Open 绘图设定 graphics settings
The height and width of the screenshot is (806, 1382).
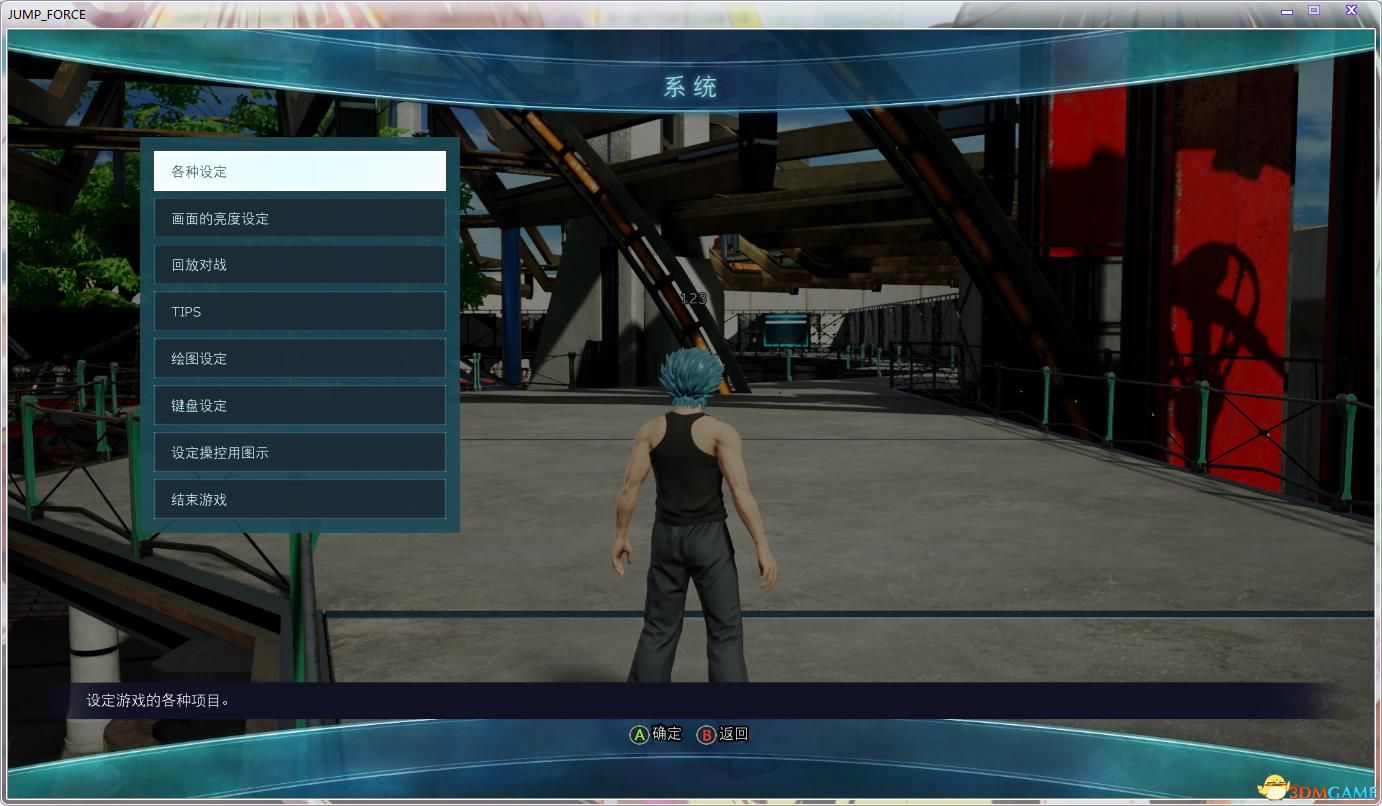299,359
